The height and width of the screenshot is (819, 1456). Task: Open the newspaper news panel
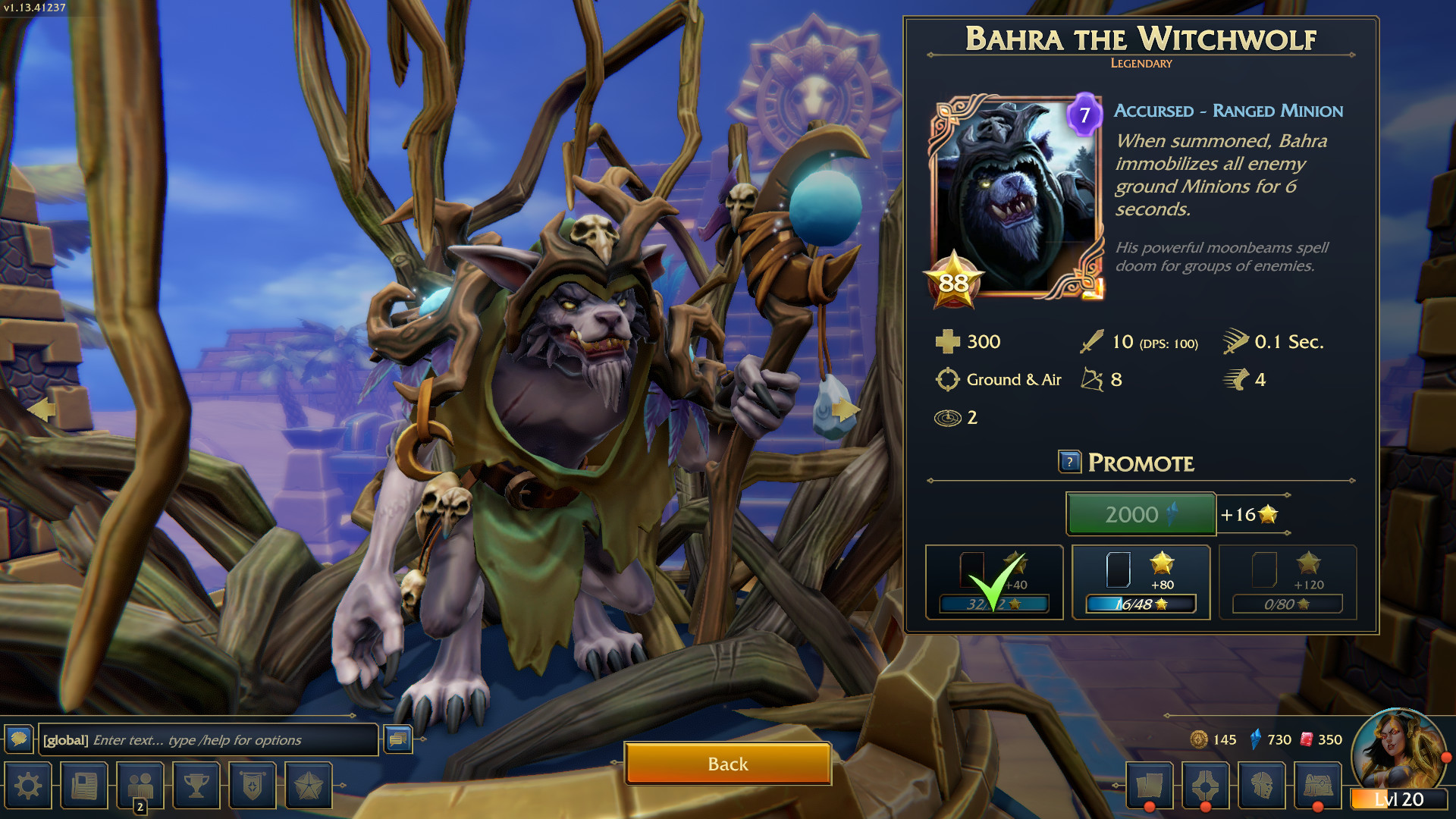[84, 786]
